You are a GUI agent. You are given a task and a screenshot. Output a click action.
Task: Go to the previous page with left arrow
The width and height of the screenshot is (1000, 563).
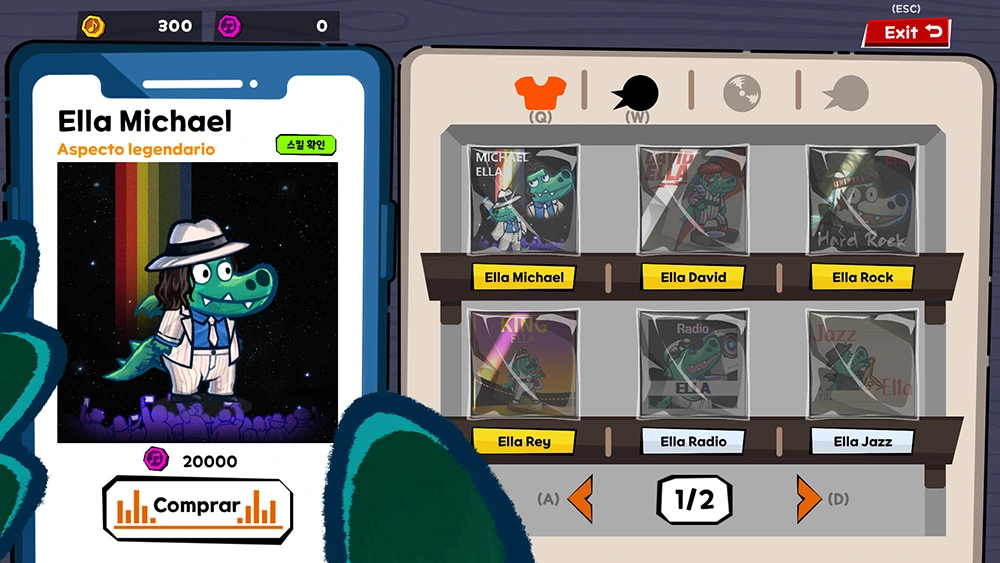point(580,498)
